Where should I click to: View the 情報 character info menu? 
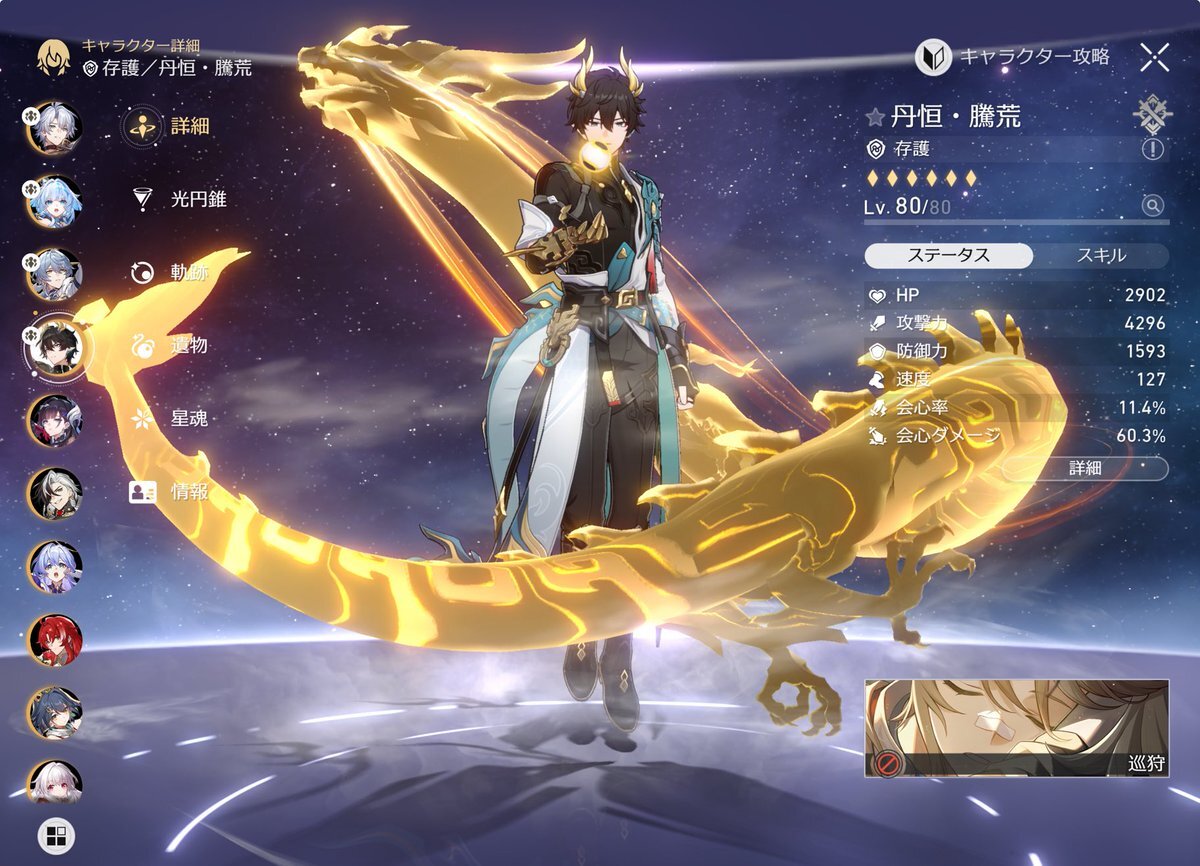(171, 491)
